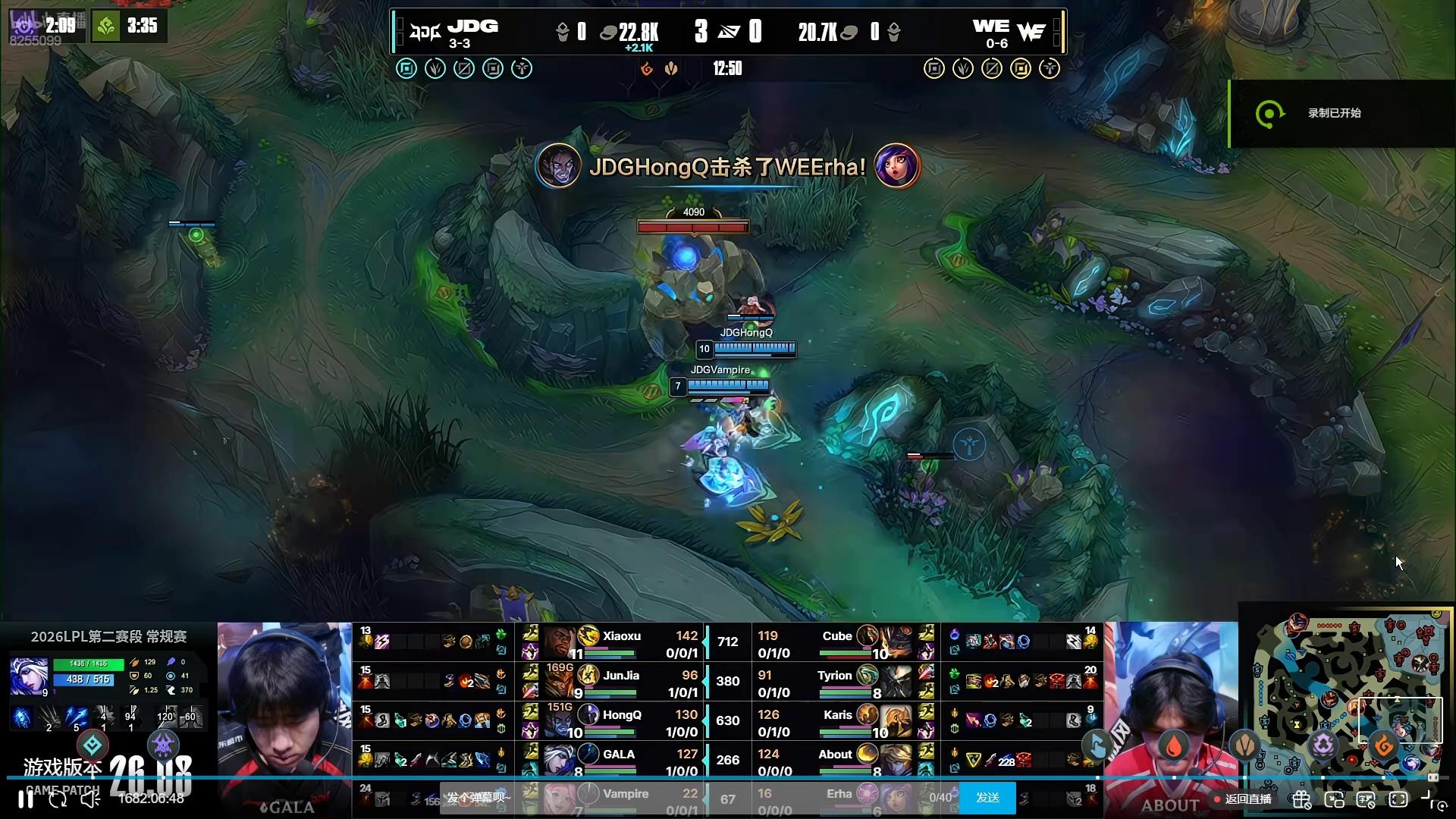1456x819 pixels.
Task: Jump to the orange fire dragon timeline marker
Action: 1384,746
